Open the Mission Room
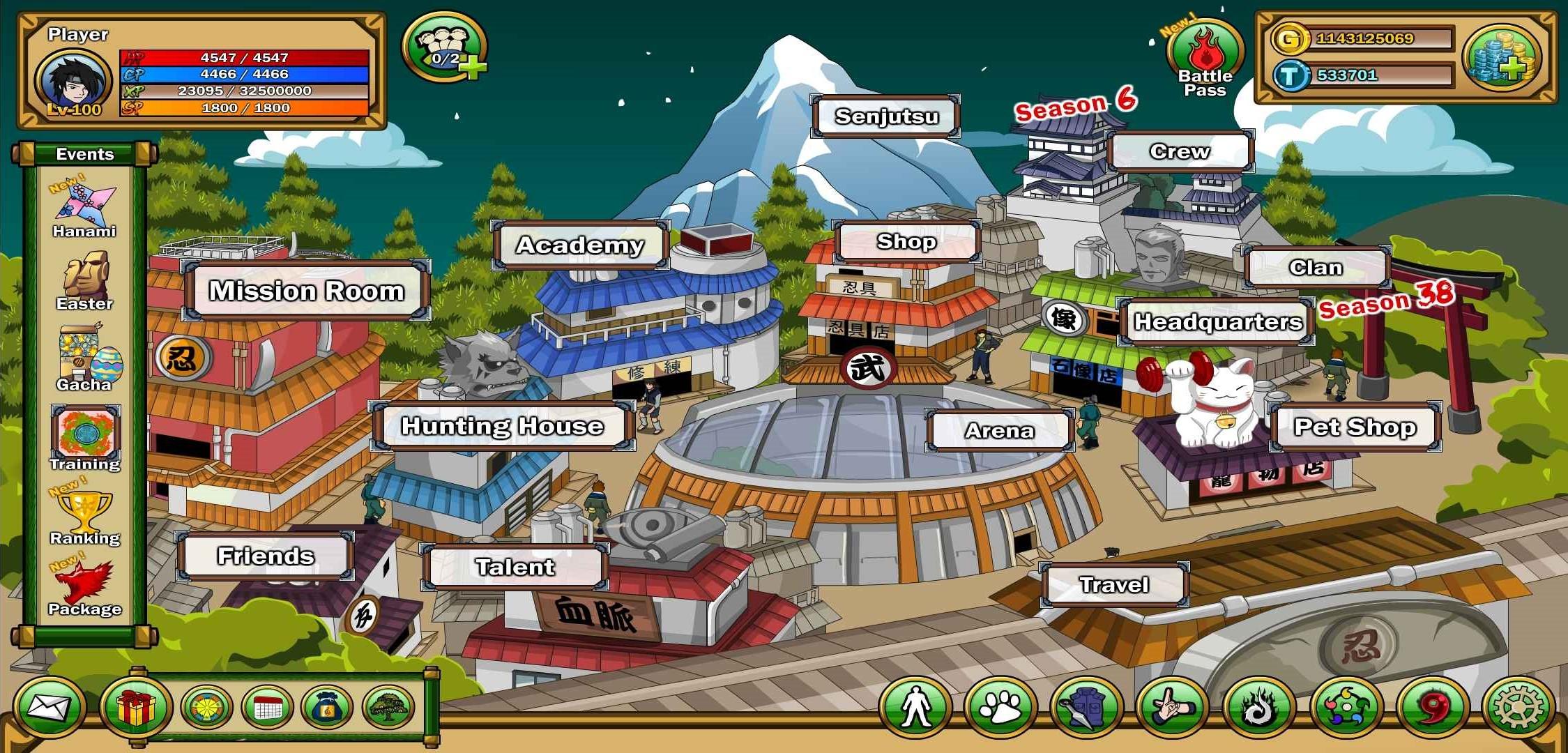This screenshot has height=753, width=1568. (307, 291)
